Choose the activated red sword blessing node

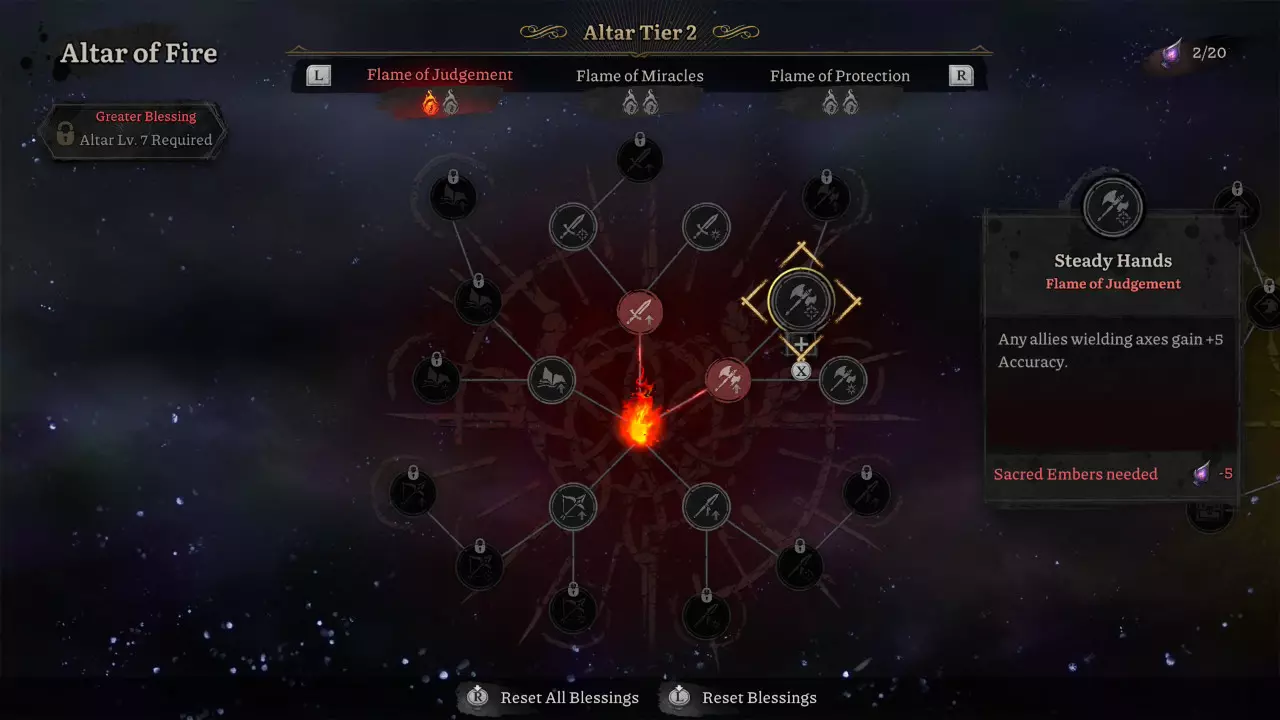pos(640,312)
